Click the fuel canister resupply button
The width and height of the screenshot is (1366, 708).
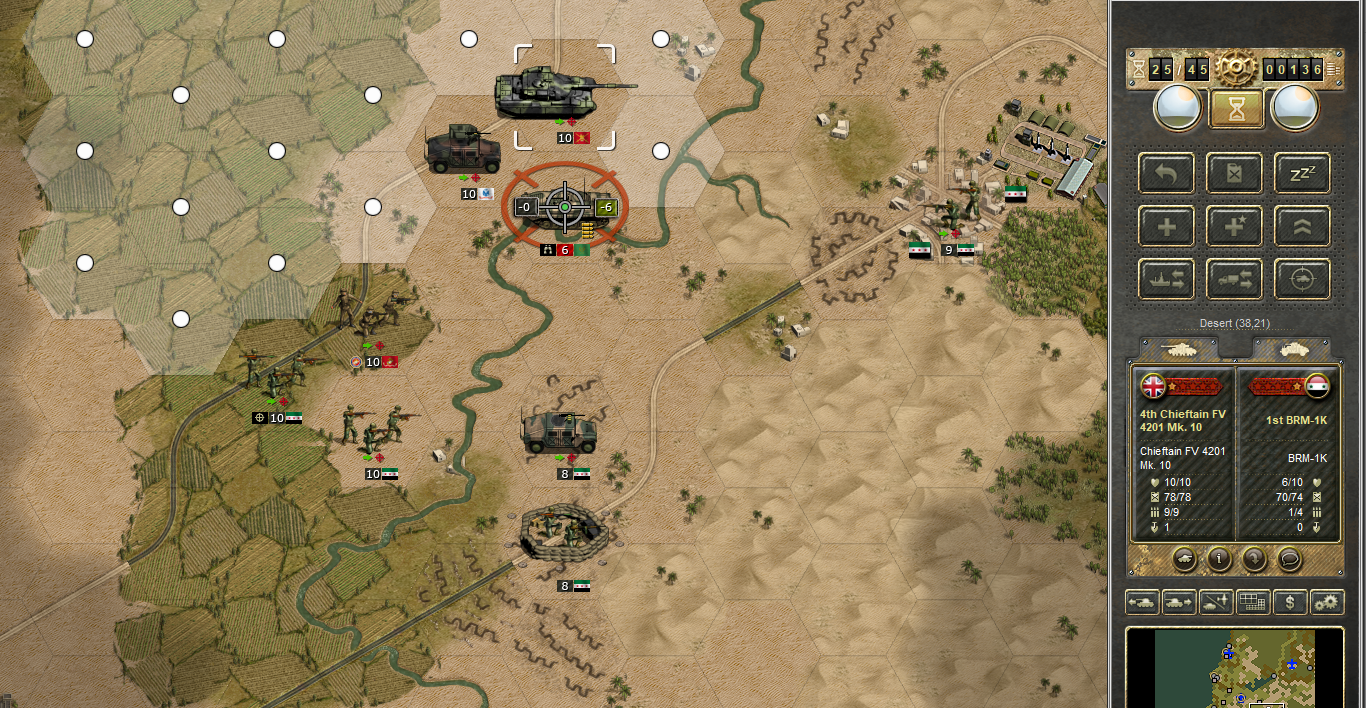(x=1234, y=173)
